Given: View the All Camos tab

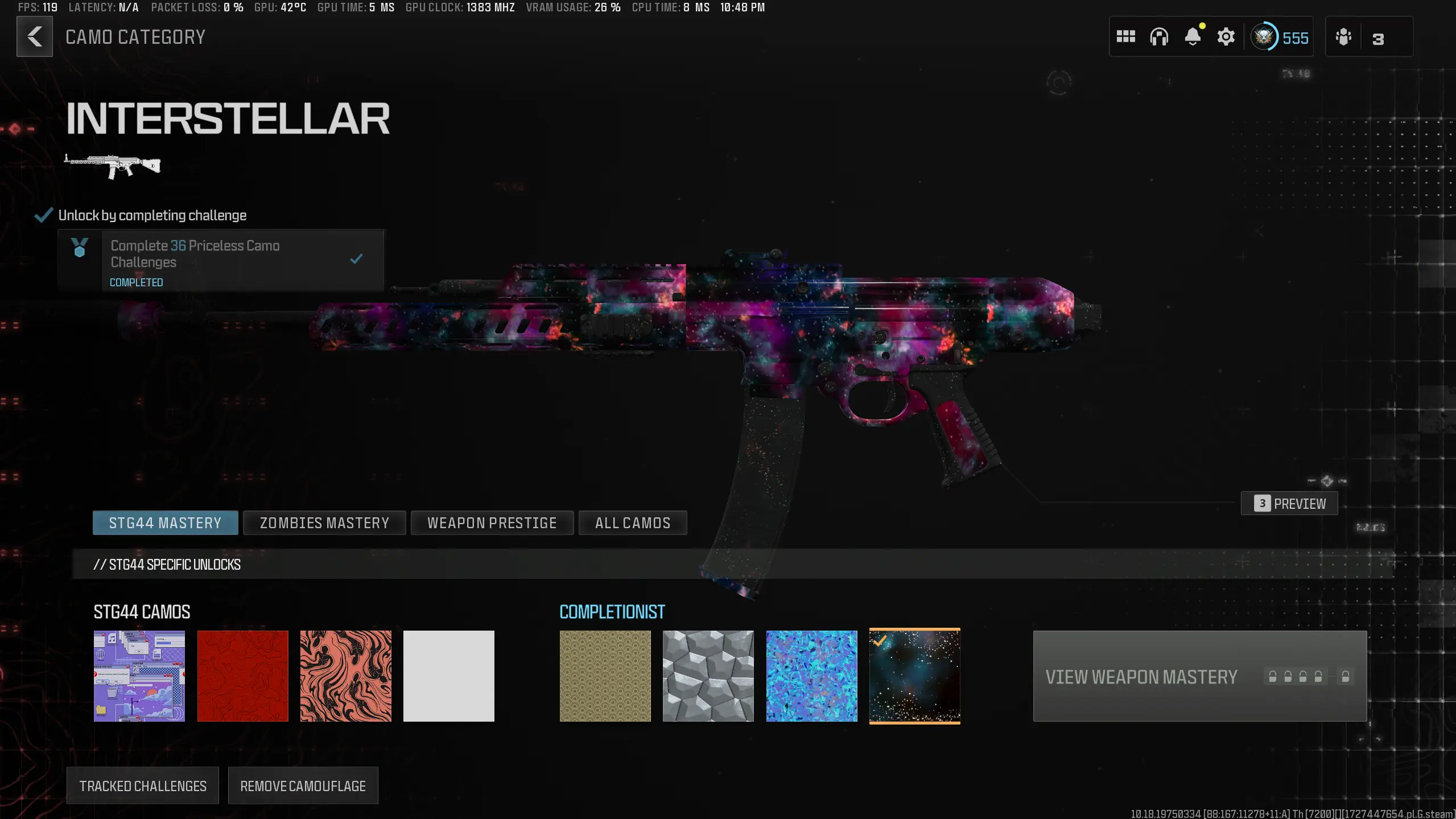Looking at the screenshot, I should pos(633,522).
